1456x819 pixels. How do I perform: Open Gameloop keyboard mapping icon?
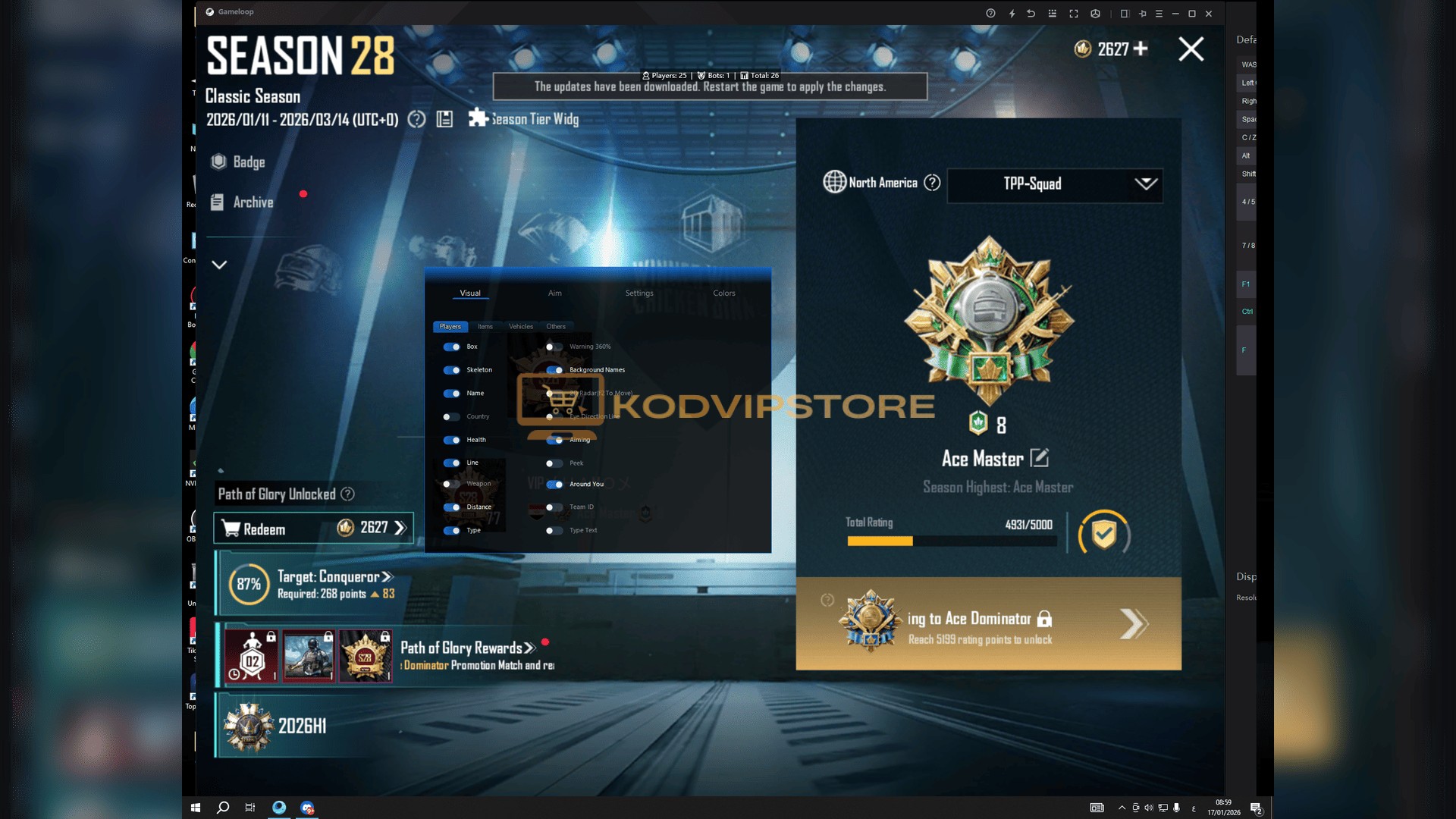click(1051, 13)
